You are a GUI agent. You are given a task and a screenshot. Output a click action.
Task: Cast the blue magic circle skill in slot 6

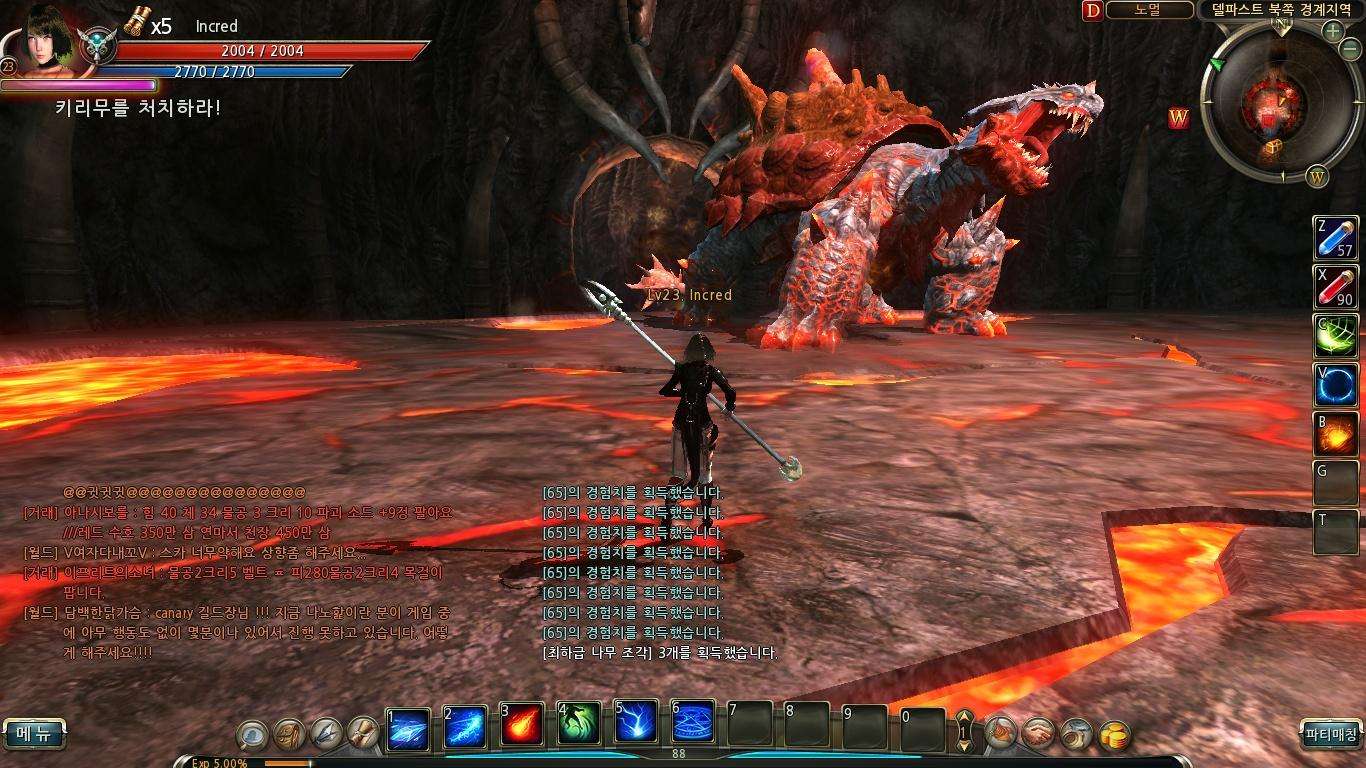(x=692, y=725)
